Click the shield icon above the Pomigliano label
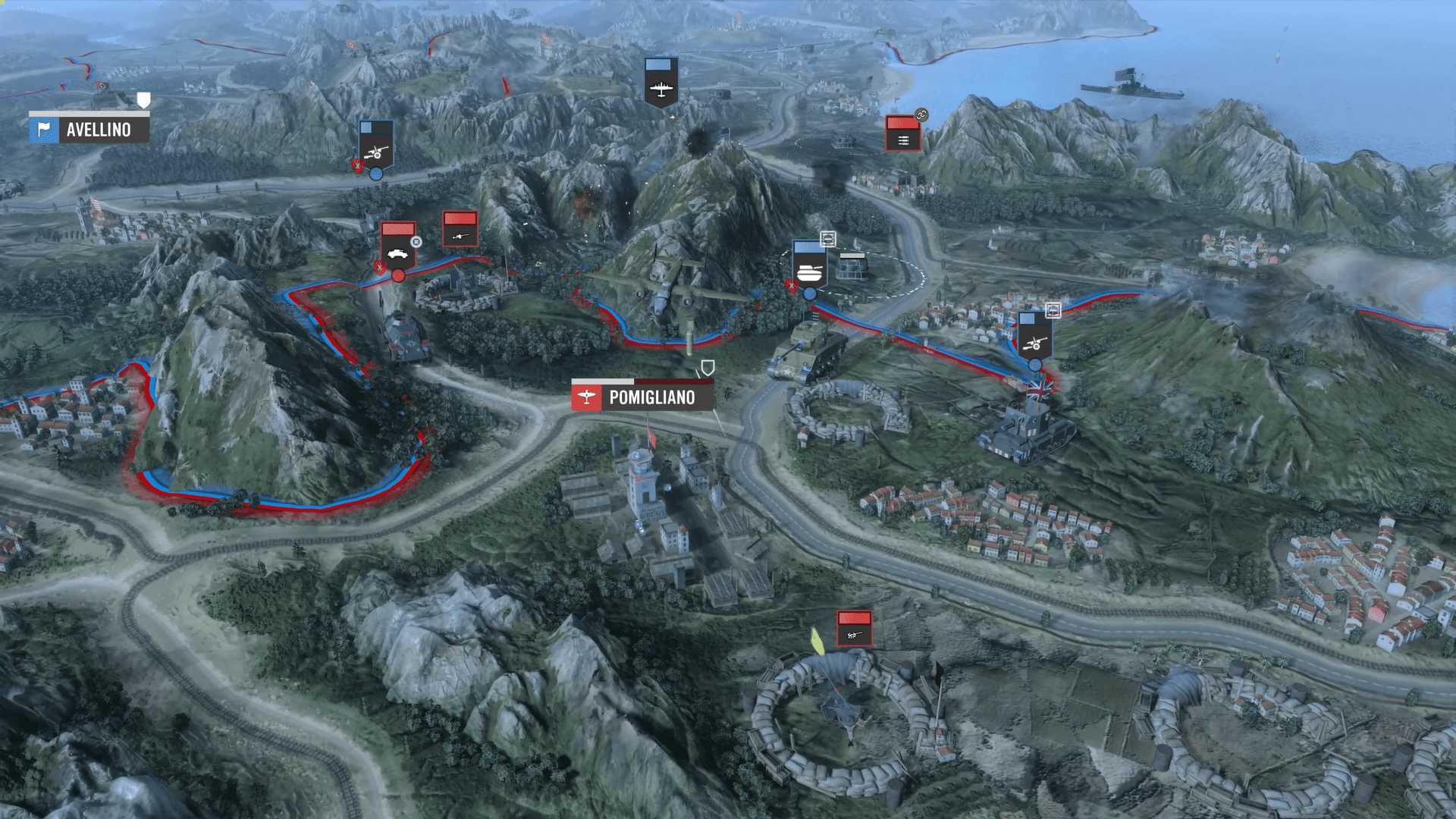Screen dimensions: 1456x819 [708, 369]
